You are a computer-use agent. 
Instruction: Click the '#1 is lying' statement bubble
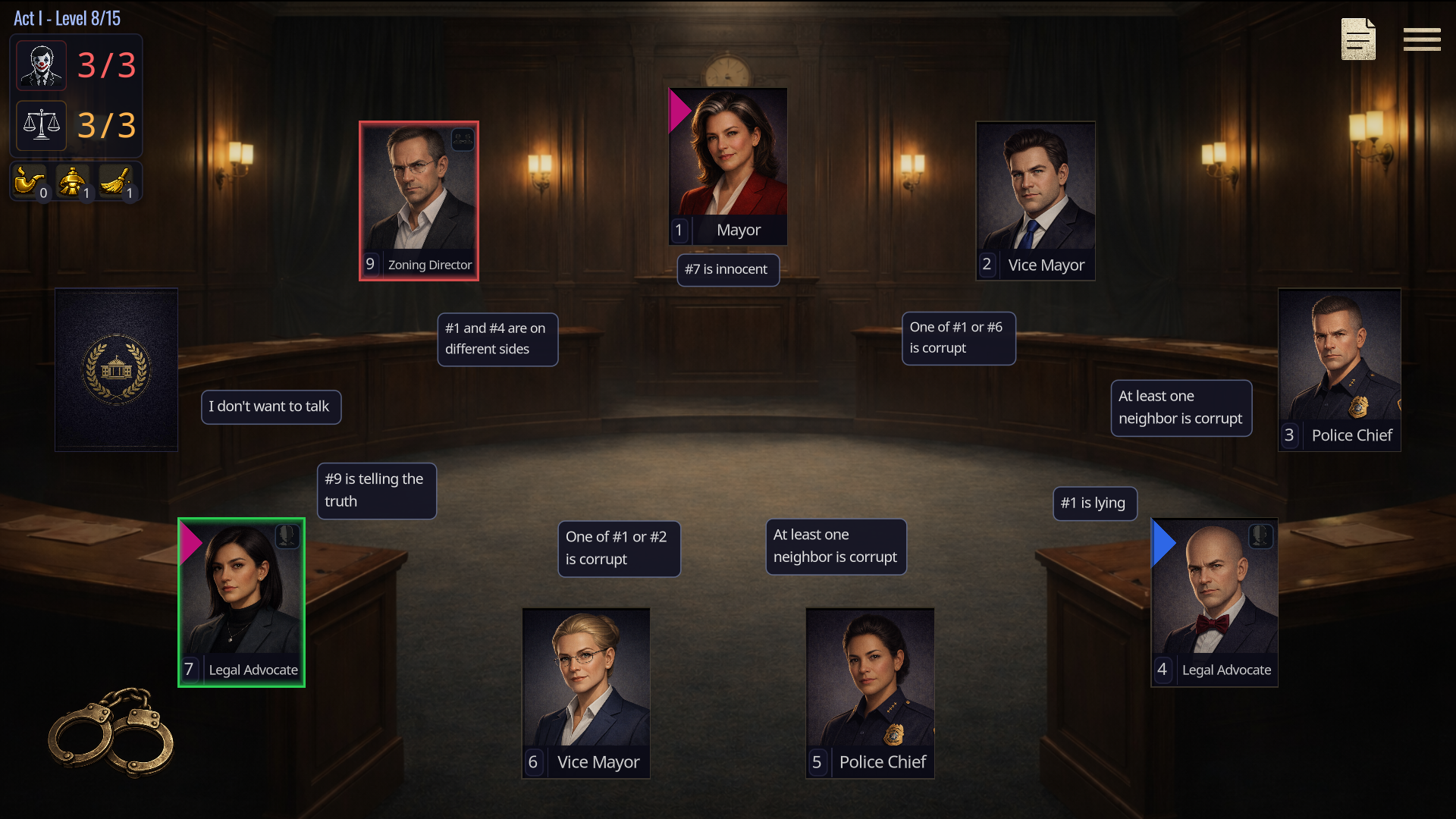point(1094,503)
